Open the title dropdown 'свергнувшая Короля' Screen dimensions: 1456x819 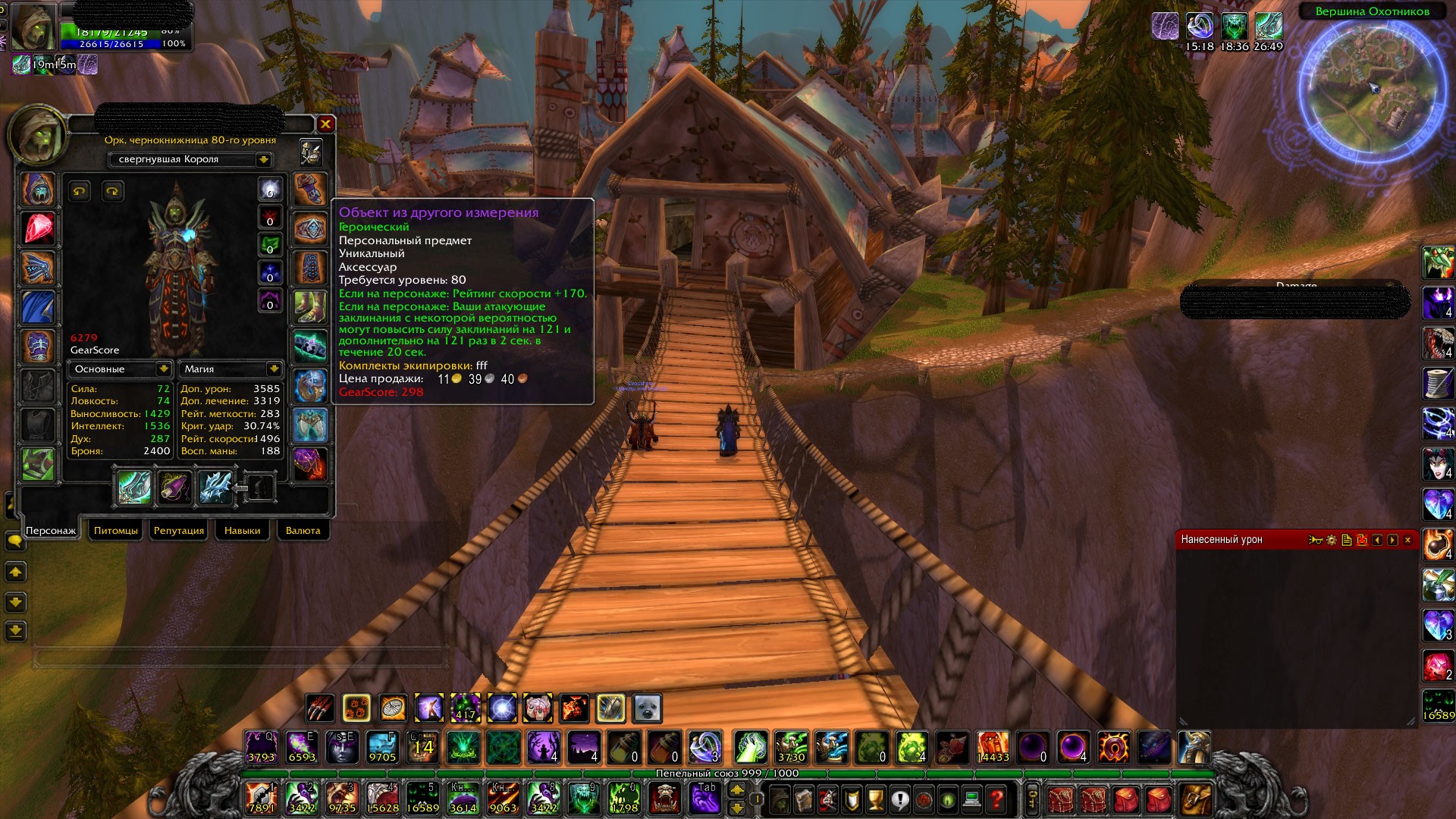coord(263,159)
